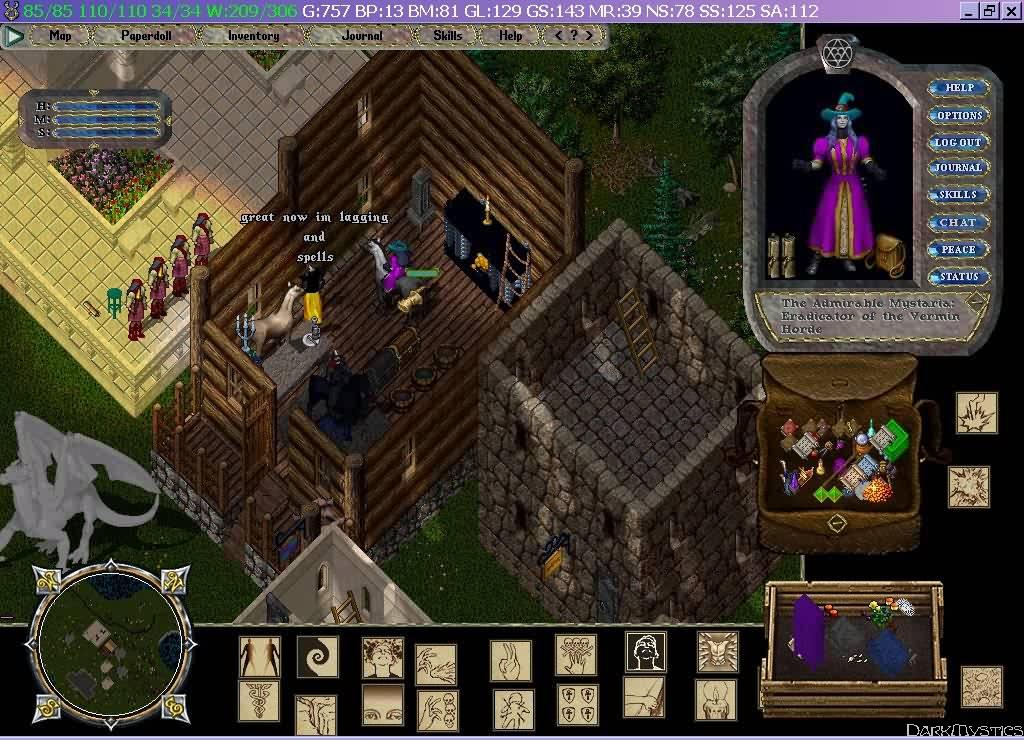1024x740 pixels.
Task: Open SKILLS from the paperdoll panel
Action: (959, 195)
